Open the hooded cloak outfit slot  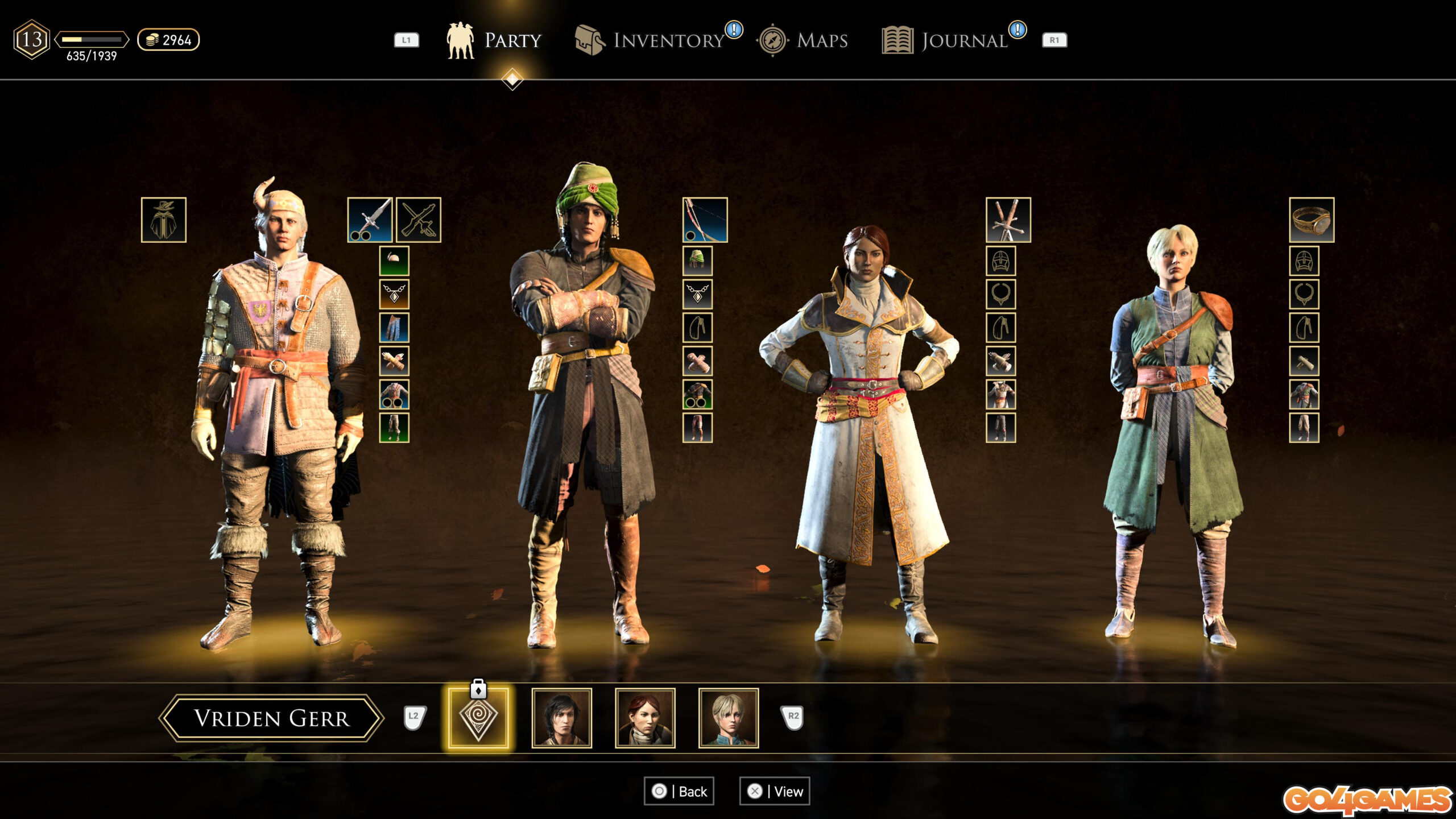tap(163, 220)
